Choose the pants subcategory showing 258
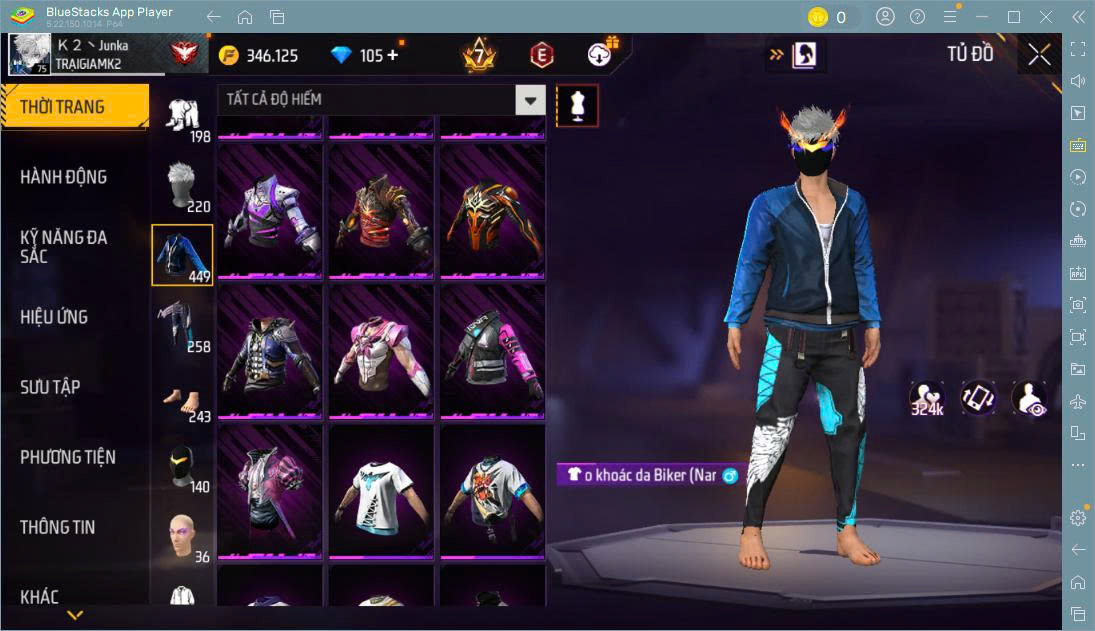This screenshot has height=631, width=1095. coord(182,325)
